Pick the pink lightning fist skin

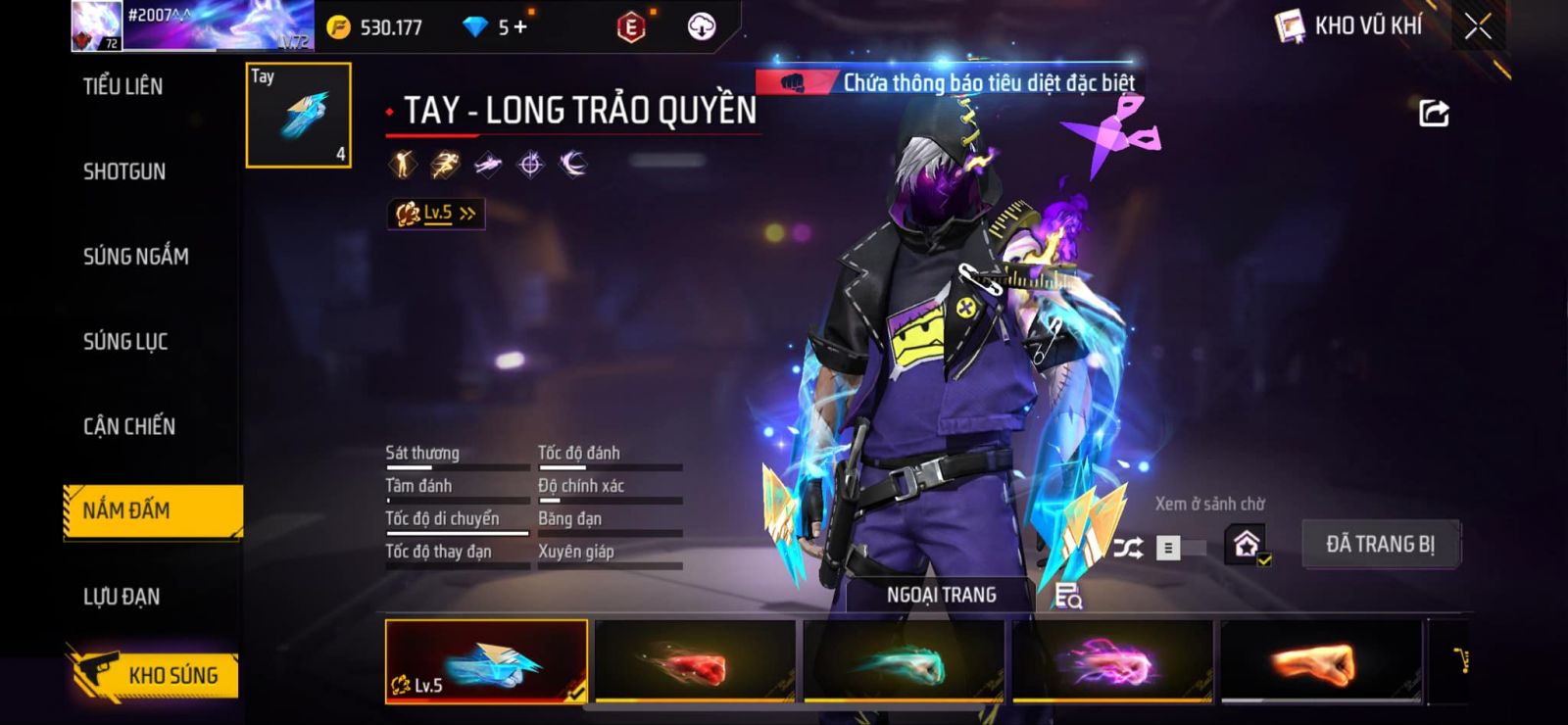[x=1112, y=661]
